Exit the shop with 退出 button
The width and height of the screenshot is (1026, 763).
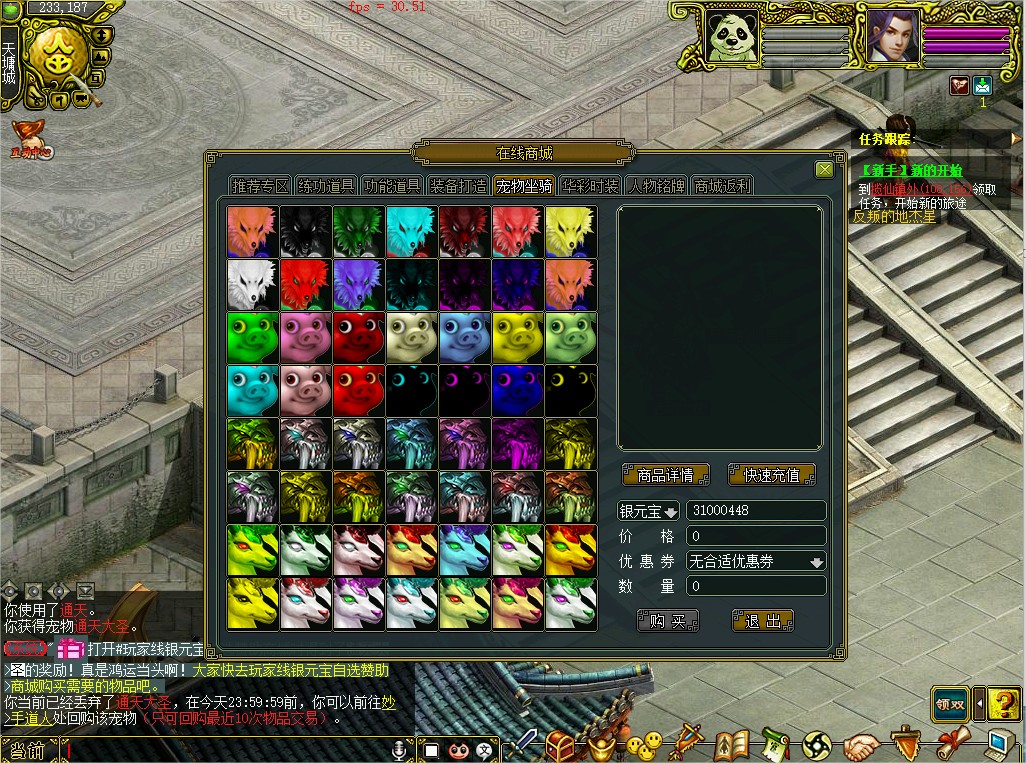[762, 621]
